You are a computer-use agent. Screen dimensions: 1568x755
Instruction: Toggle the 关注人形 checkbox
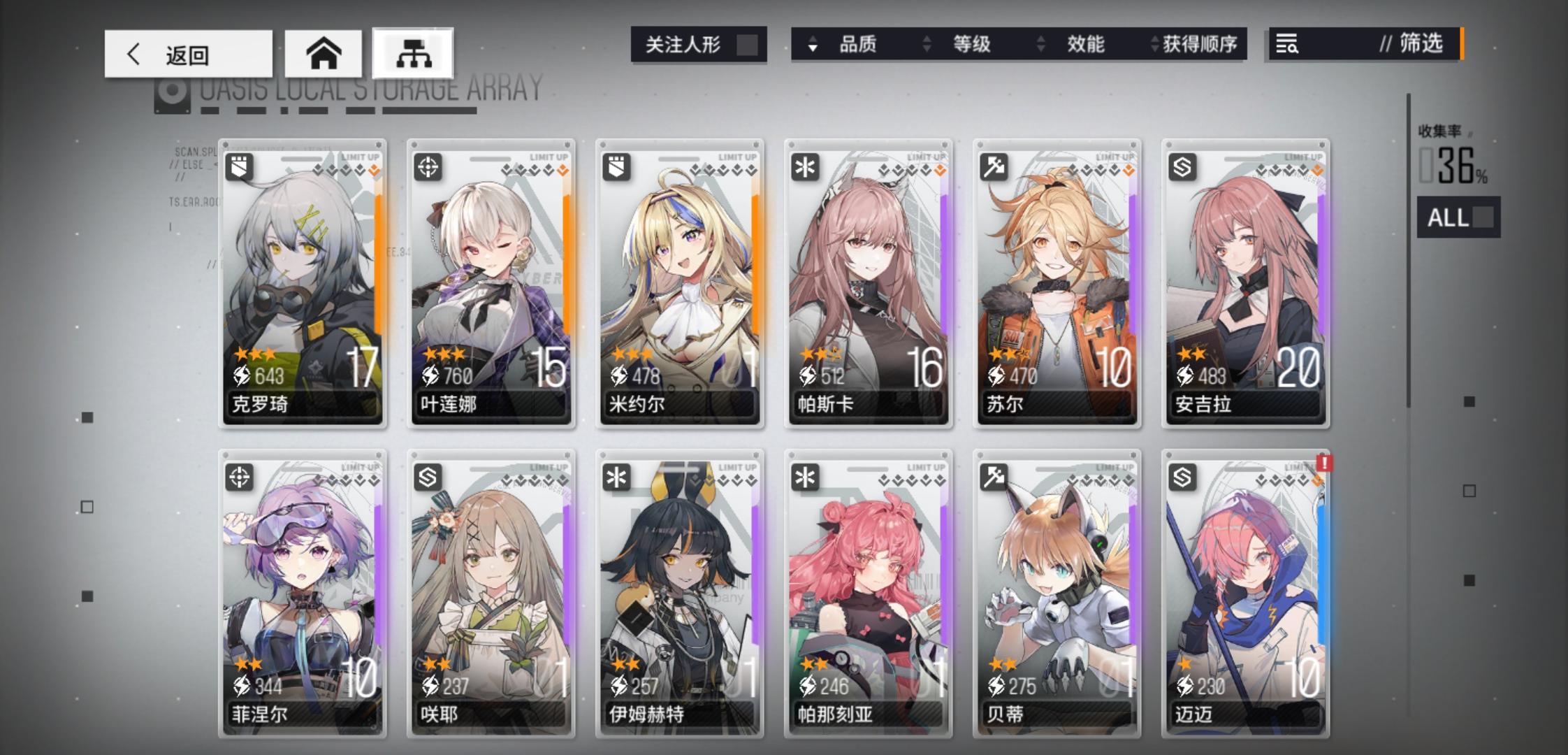coord(748,45)
